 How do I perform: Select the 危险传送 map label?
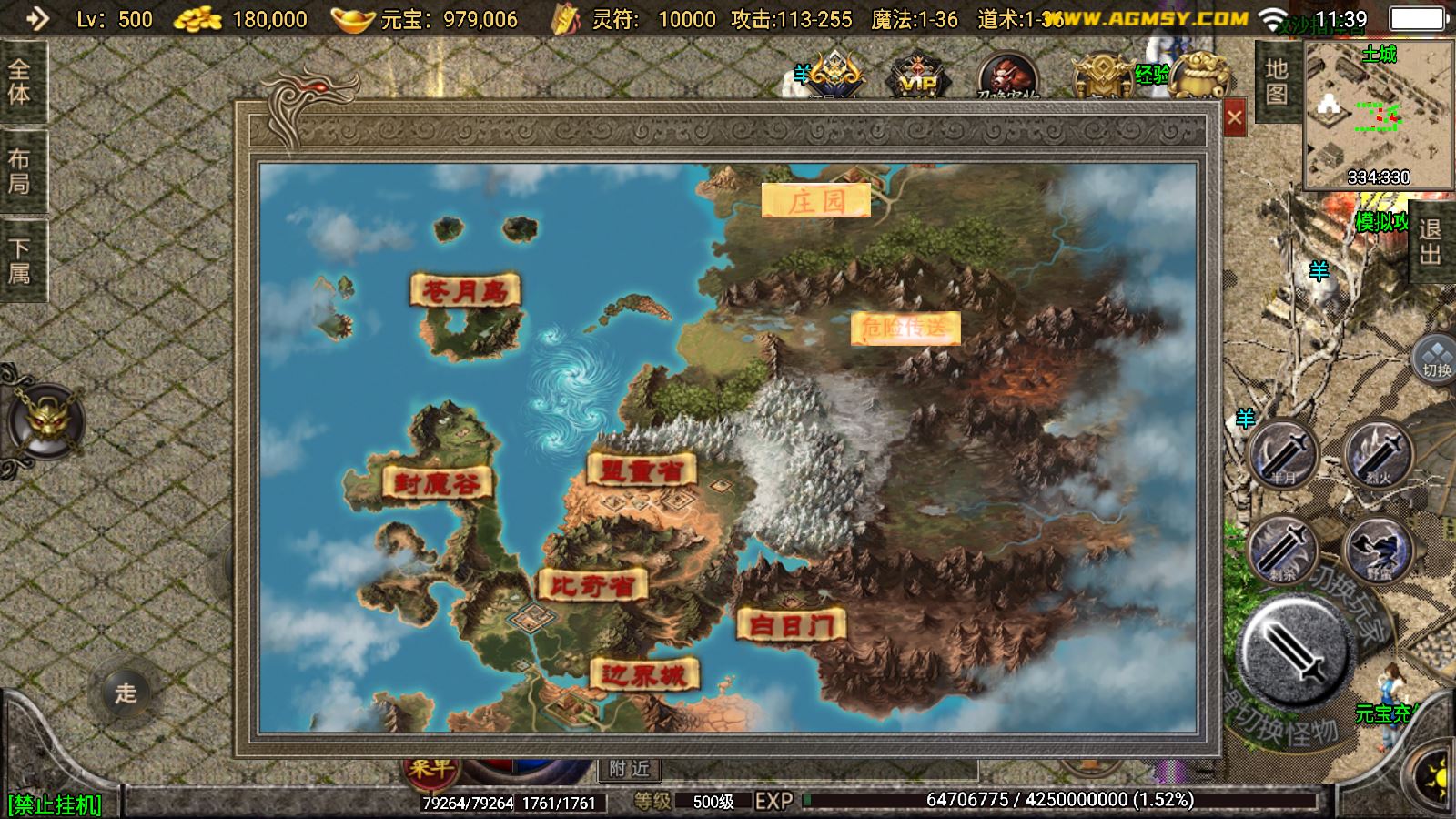pyautogui.click(x=905, y=329)
